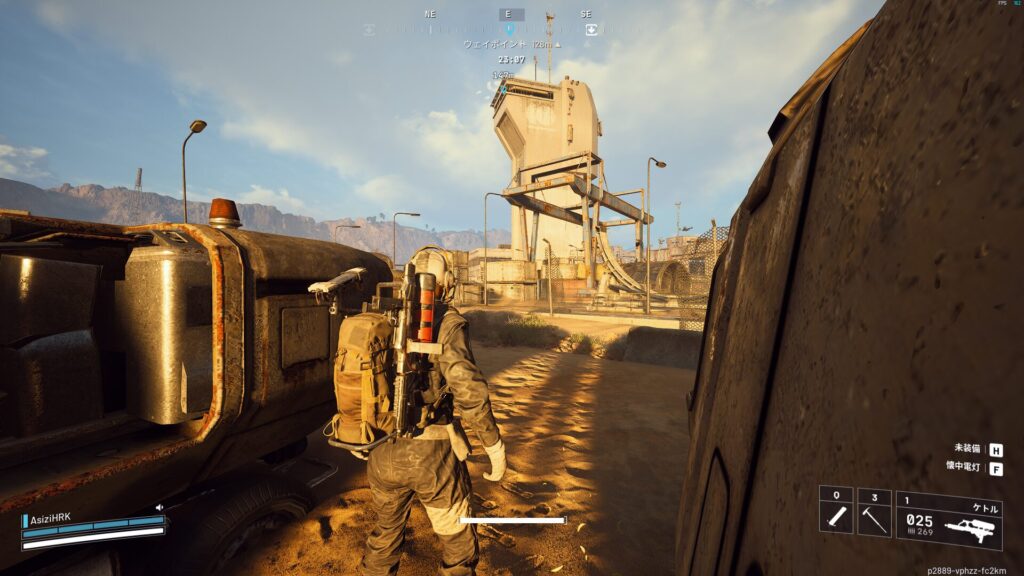Toggle the speaker icon by the player name
Image resolution: width=1024 pixels, height=576 pixels.
click(159, 507)
